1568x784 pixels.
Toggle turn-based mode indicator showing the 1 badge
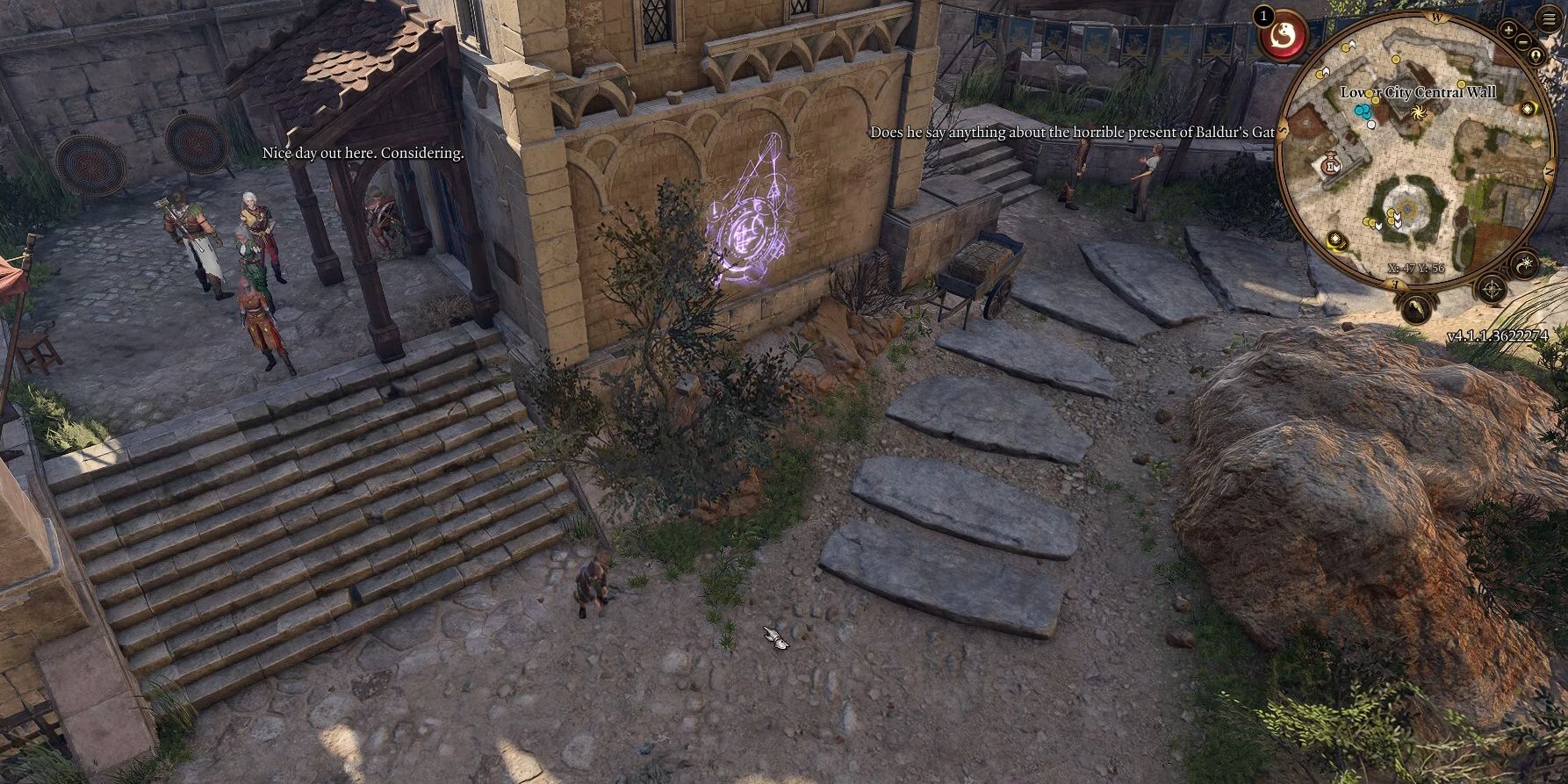coord(1263,16)
